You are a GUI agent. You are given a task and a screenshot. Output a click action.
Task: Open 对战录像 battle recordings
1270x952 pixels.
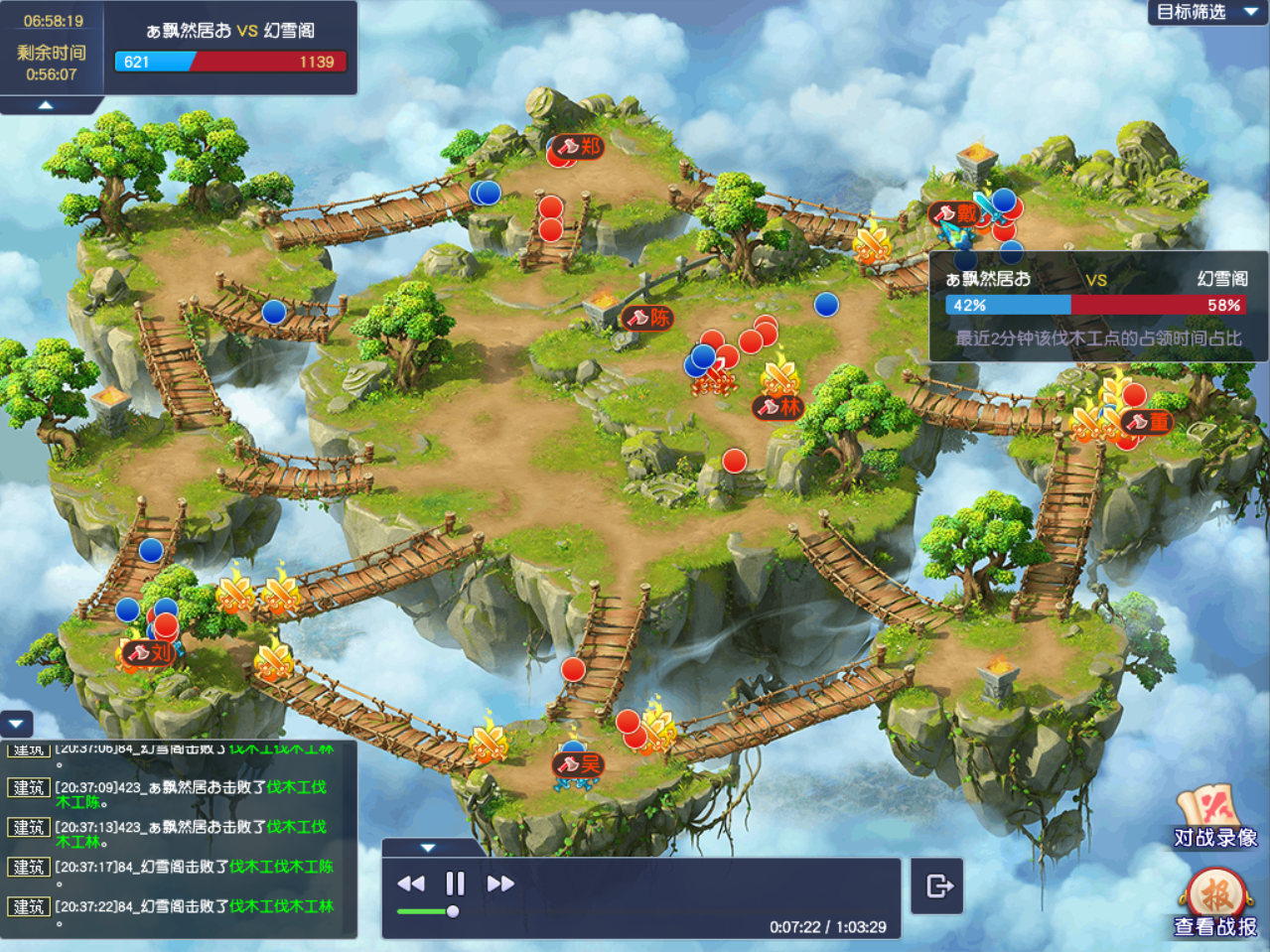click(1215, 818)
